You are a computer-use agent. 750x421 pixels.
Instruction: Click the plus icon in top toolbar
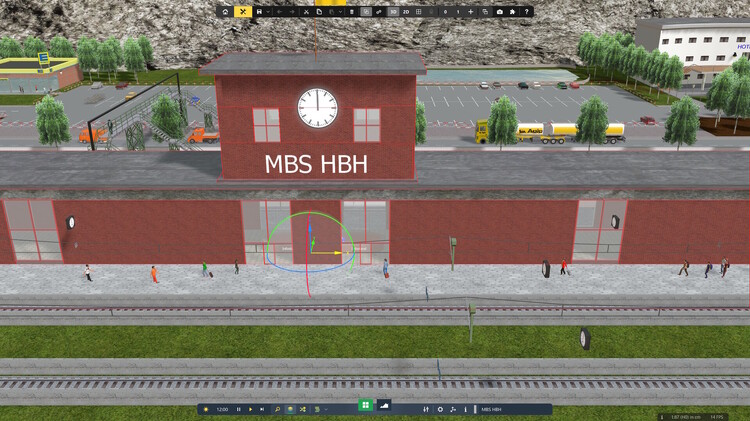coord(471,12)
